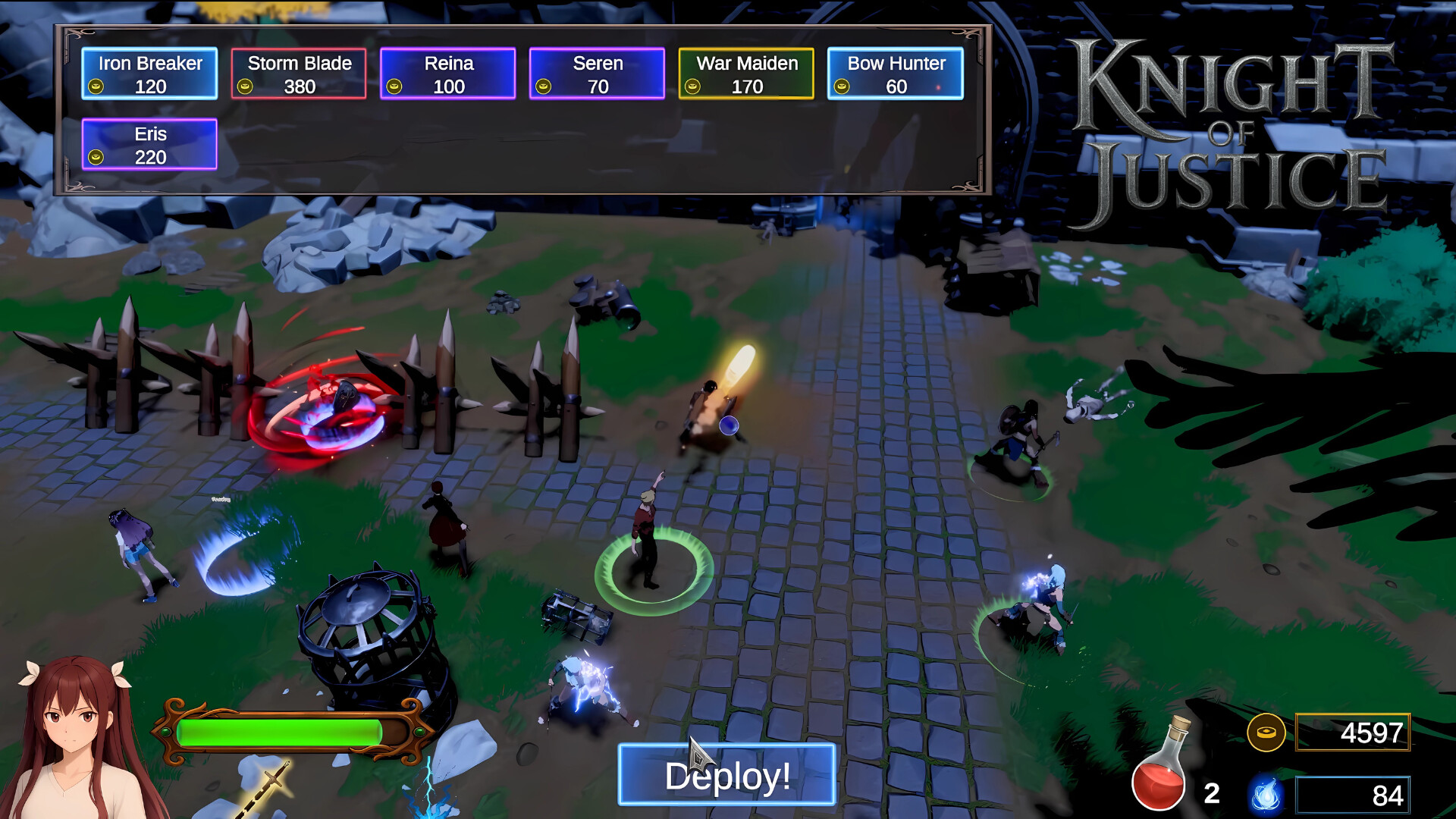
Task: Click the coin icon on Storm Blade's card
Action: coord(244,86)
